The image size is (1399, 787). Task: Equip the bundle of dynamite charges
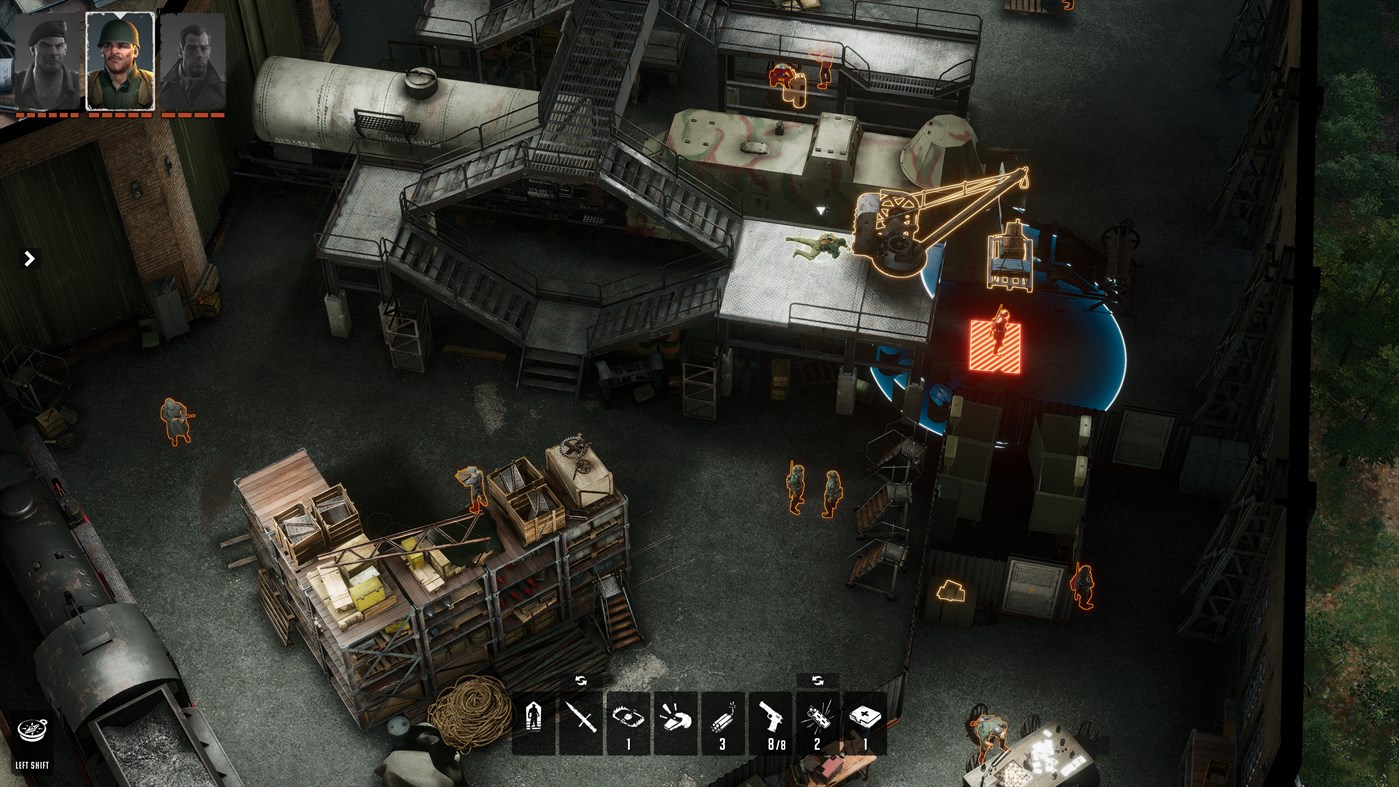(722, 718)
